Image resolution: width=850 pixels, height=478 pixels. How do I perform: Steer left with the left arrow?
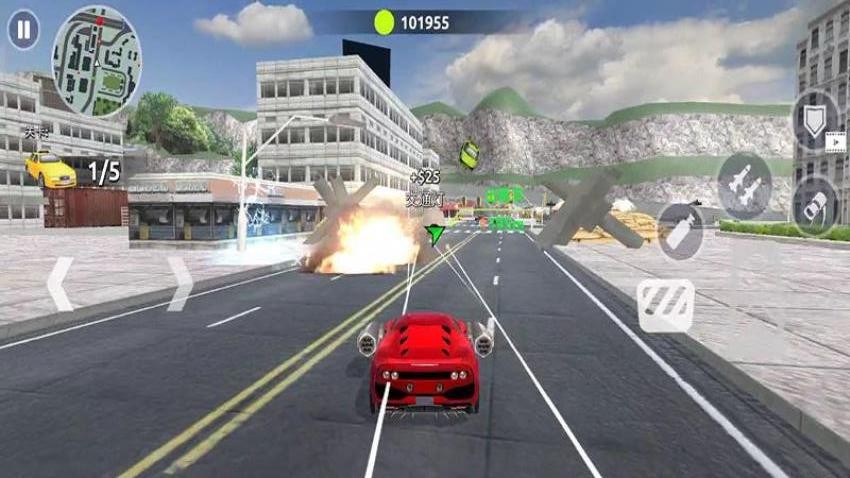pos(60,284)
